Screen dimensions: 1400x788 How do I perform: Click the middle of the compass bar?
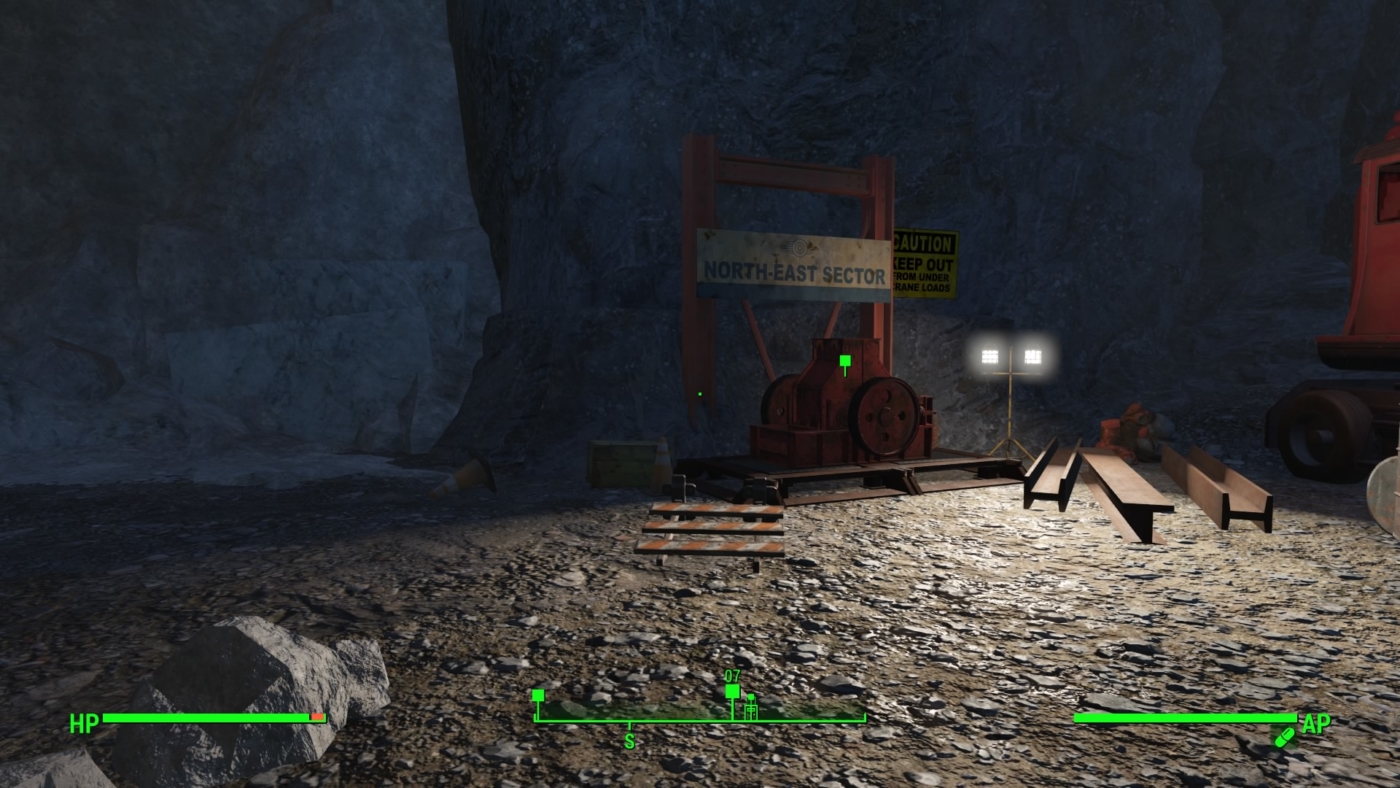(700, 717)
